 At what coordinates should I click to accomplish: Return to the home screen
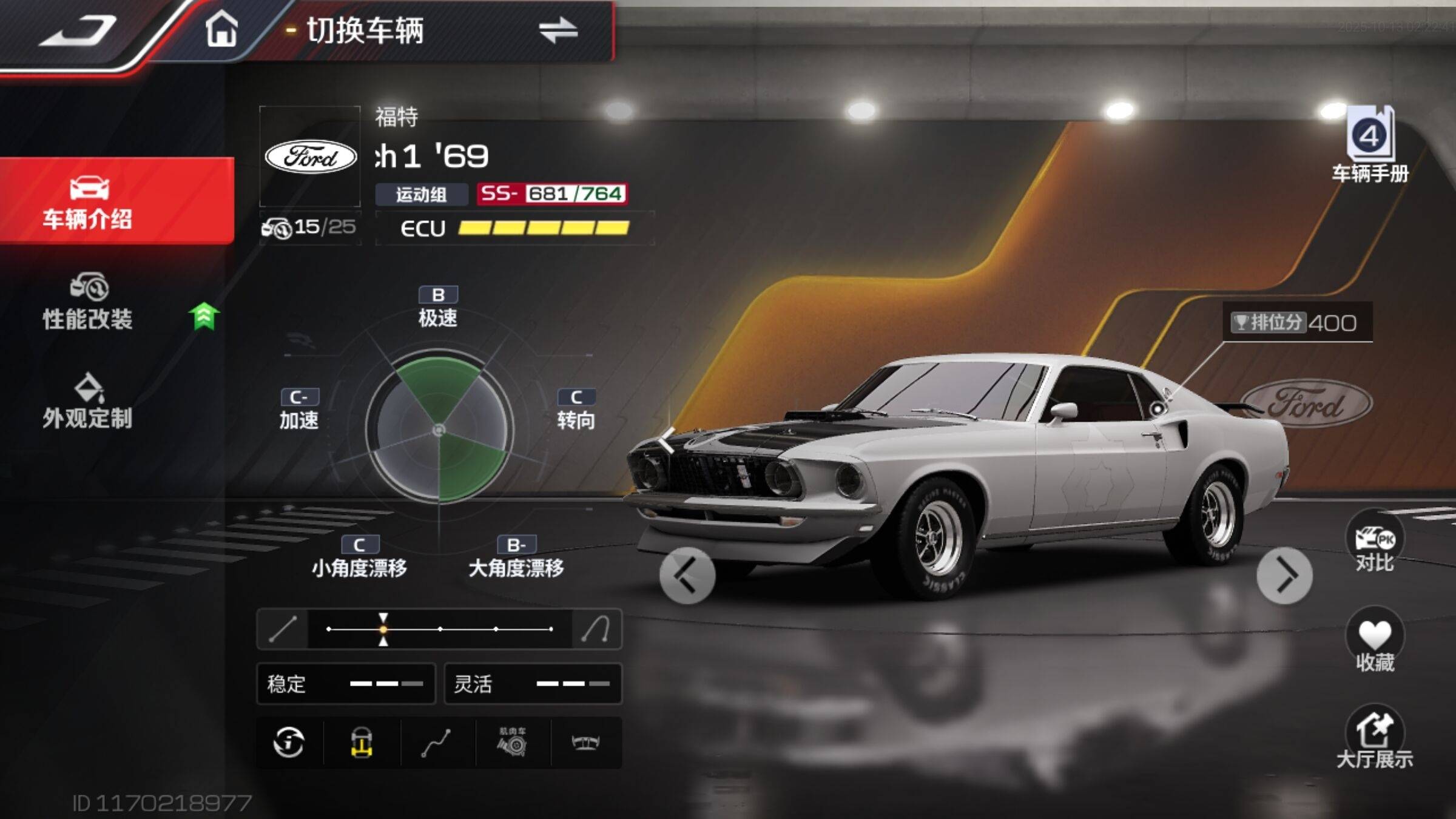point(221,29)
